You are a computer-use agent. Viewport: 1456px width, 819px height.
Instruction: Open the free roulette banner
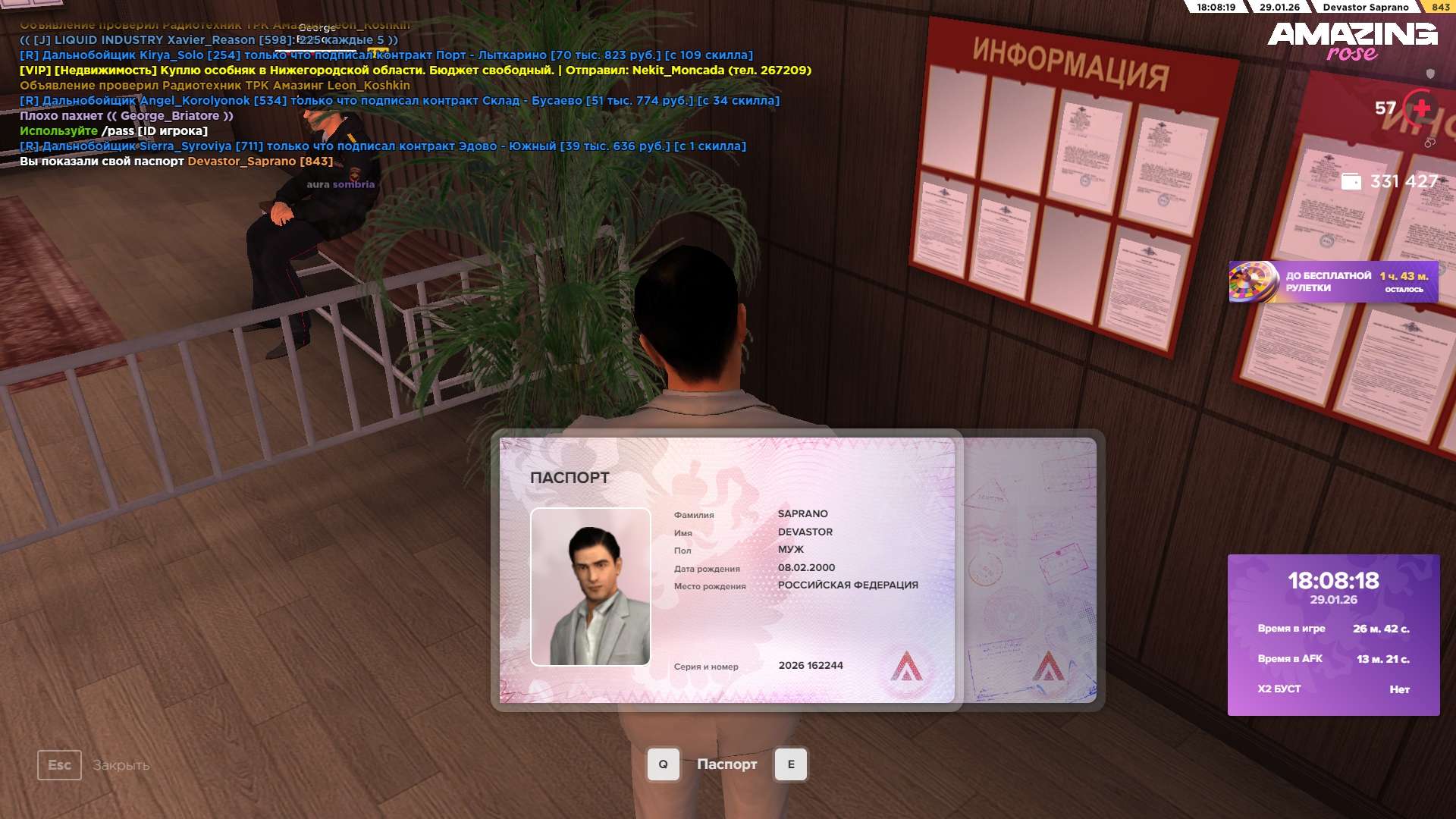pyautogui.click(x=1332, y=282)
